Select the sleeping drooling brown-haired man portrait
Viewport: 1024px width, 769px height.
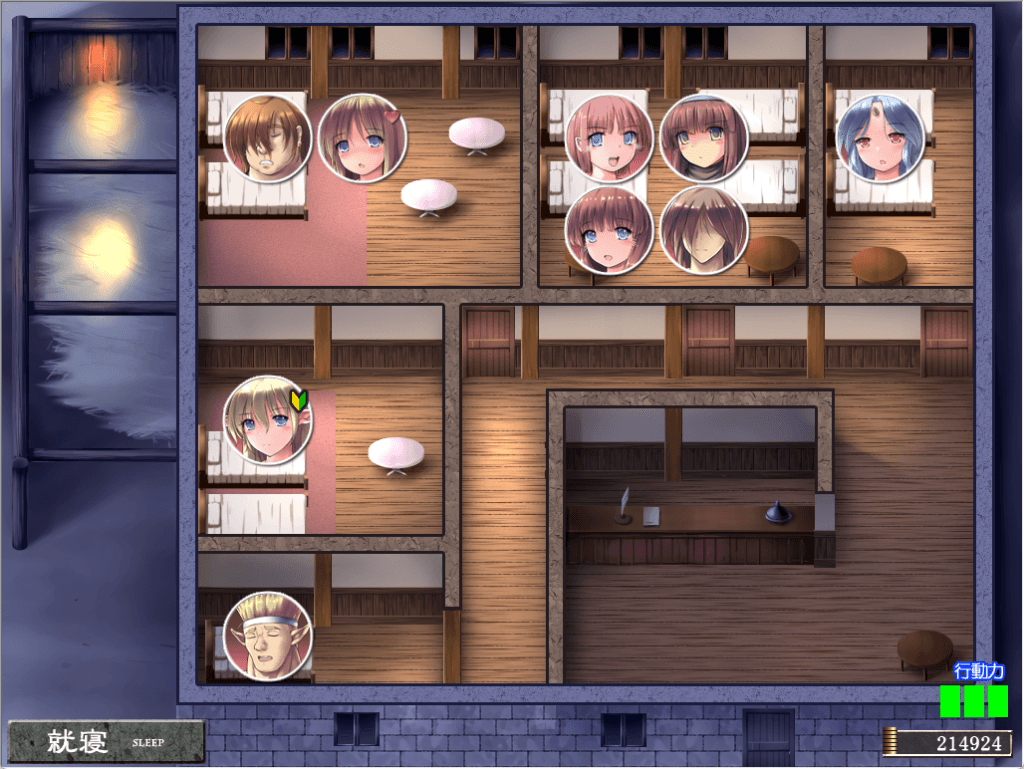click(267, 139)
